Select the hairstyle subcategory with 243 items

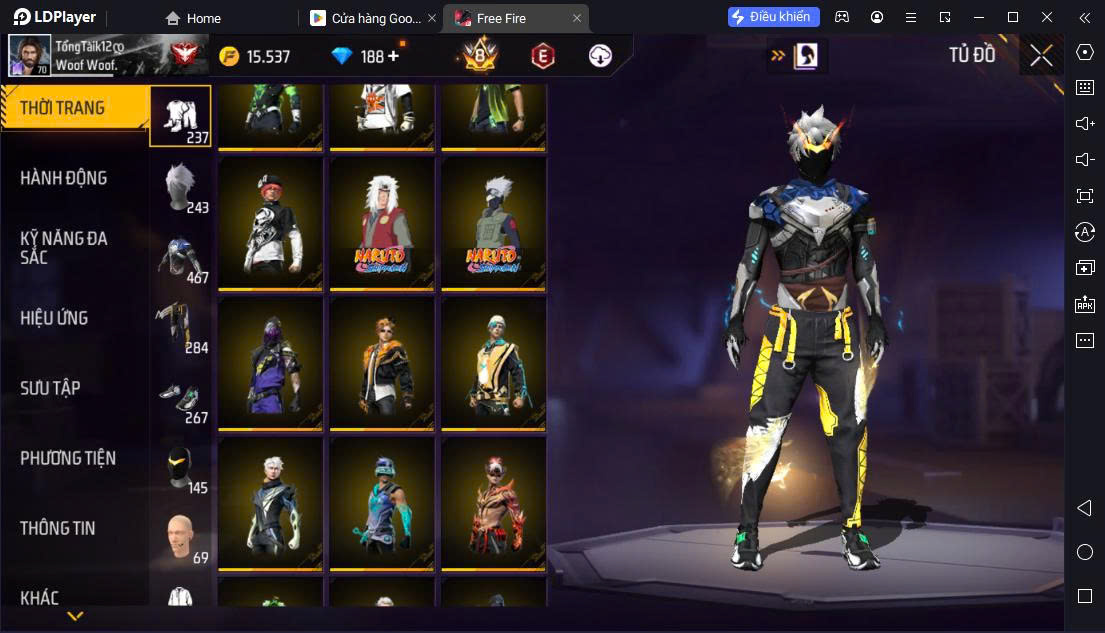[x=181, y=186]
